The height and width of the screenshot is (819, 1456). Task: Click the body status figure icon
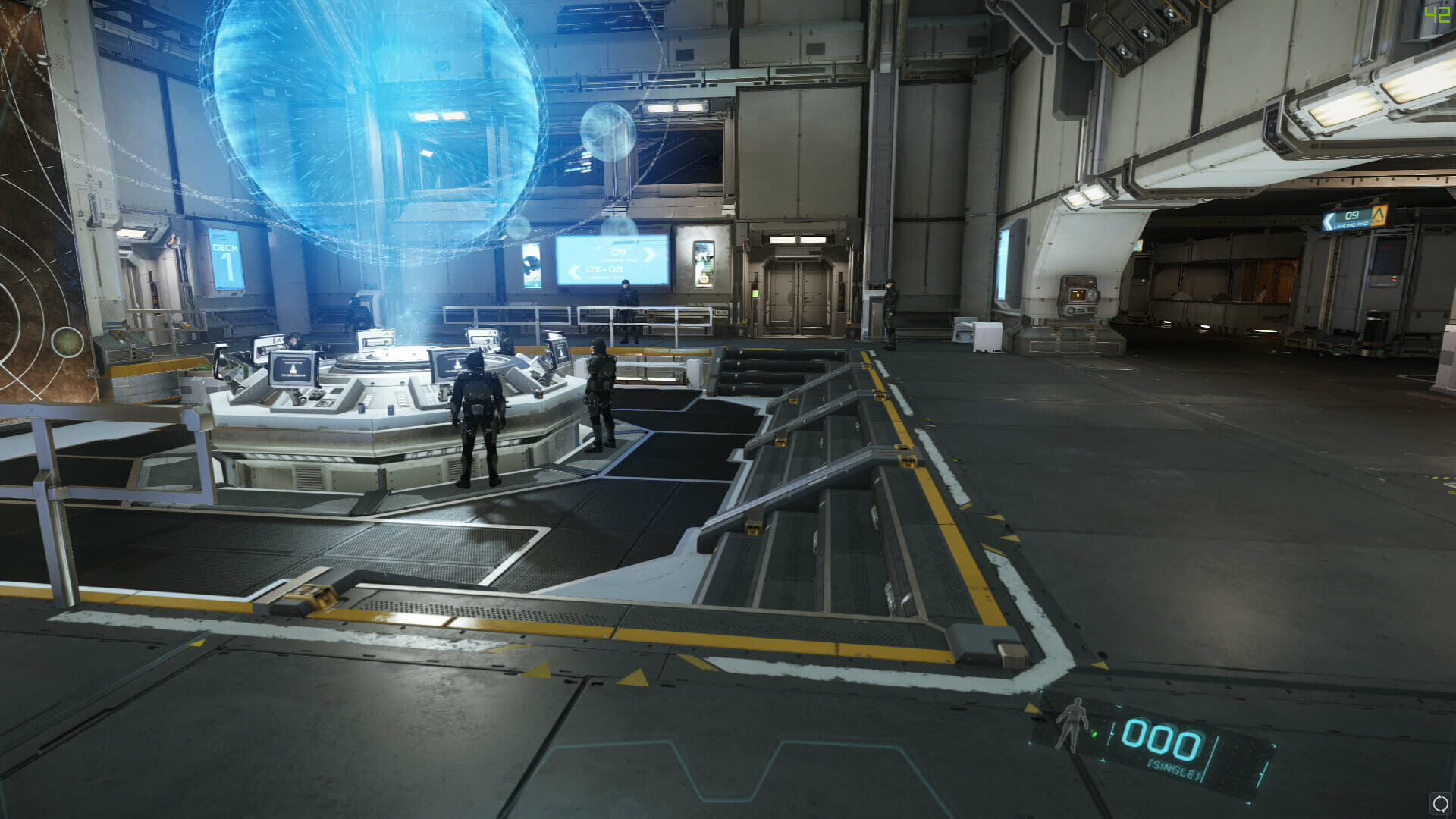pyautogui.click(x=1072, y=724)
